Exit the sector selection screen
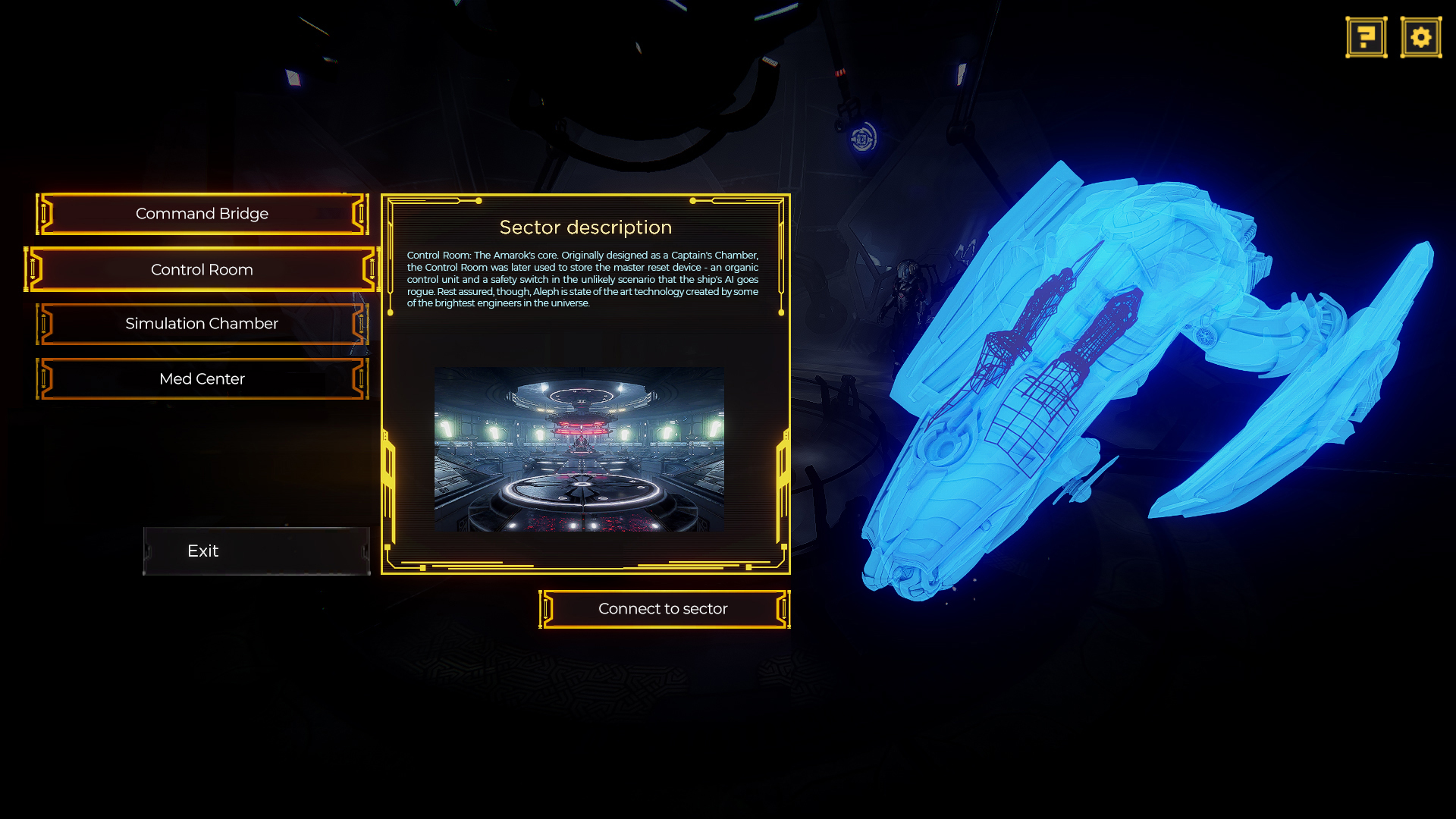1456x819 pixels. (256, 551)
